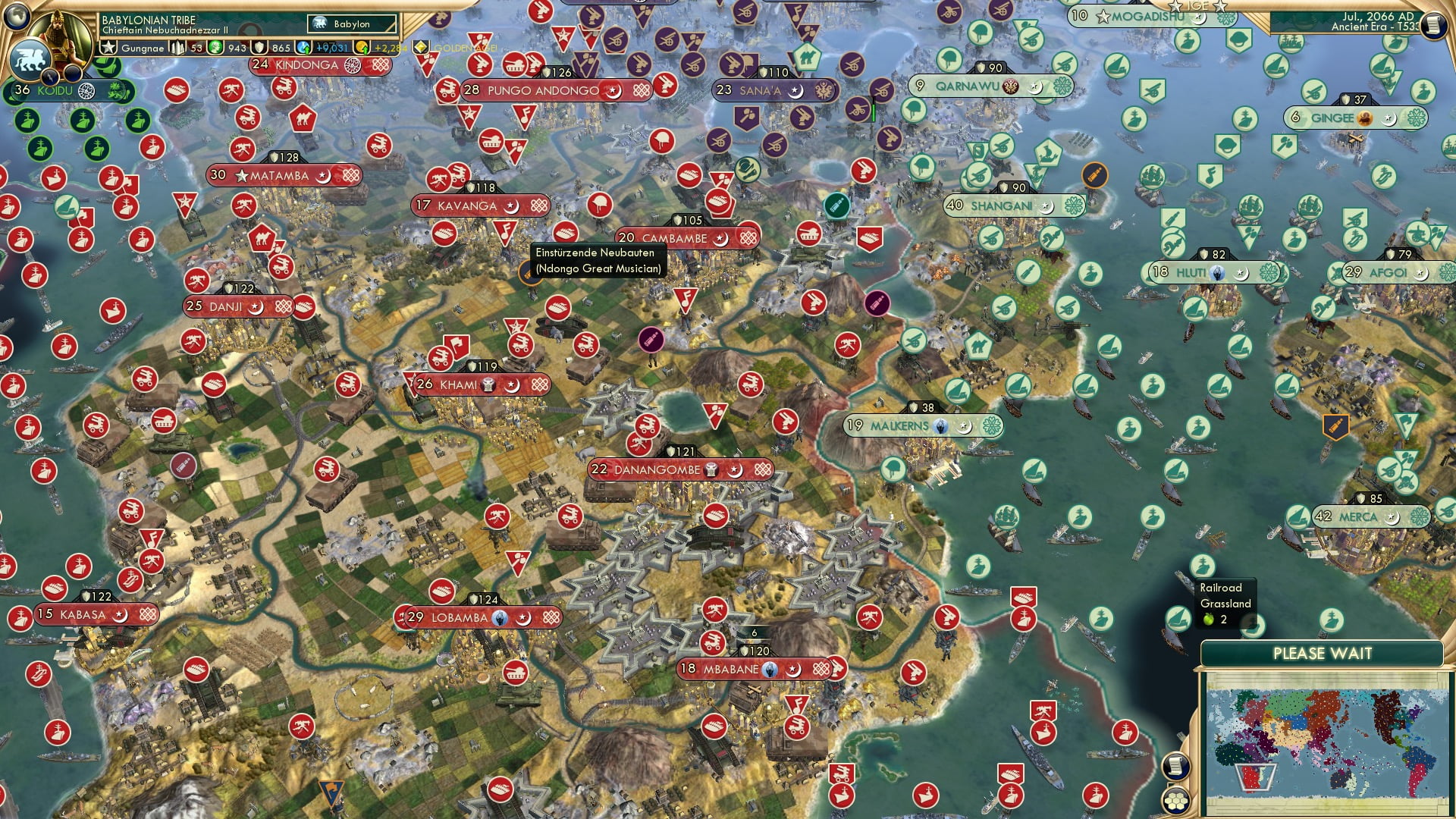Click the globe icon in the top-left corner

click(18, 15)
